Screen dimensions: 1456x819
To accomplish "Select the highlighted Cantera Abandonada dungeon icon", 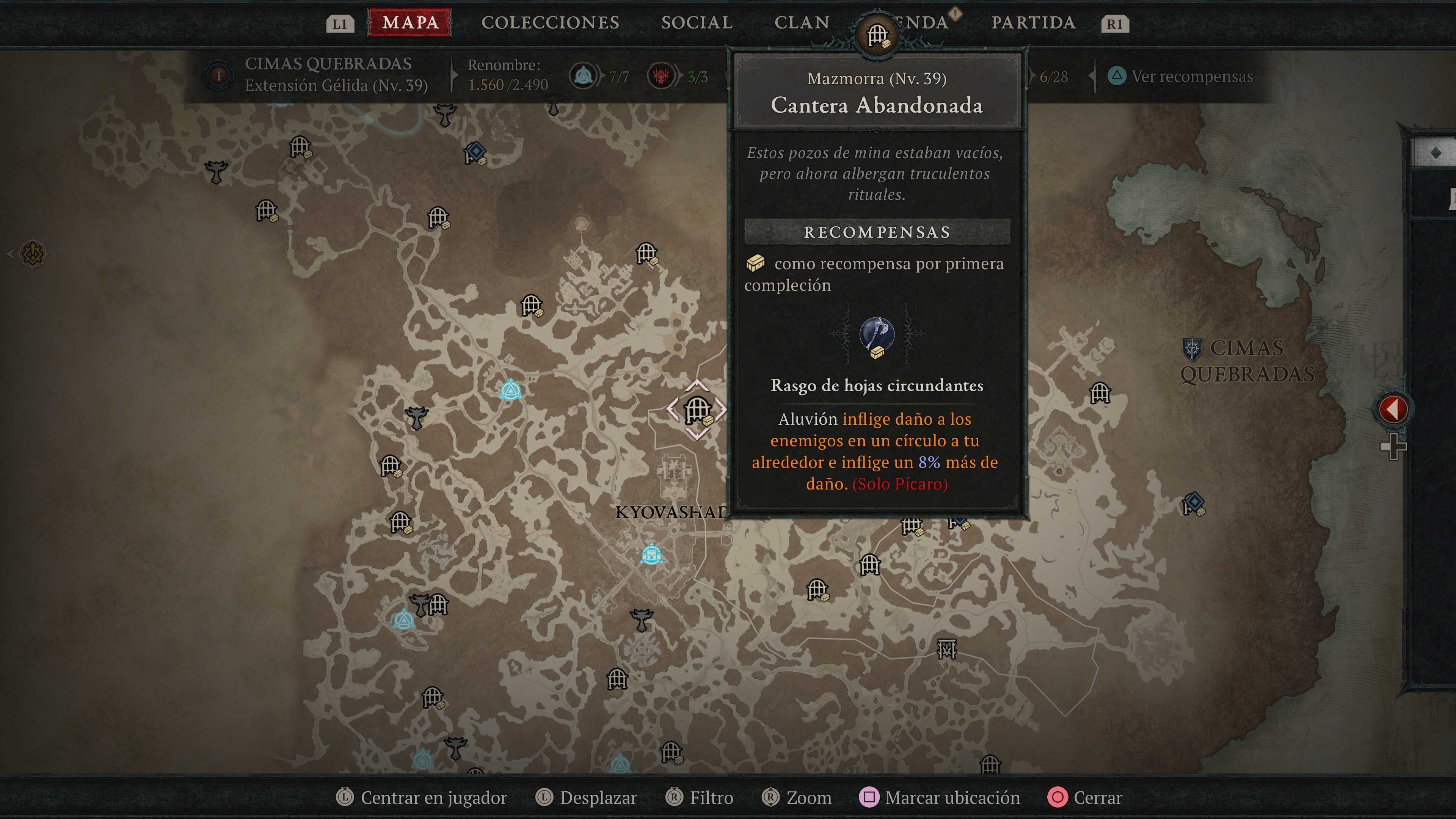I will [698, 411].
